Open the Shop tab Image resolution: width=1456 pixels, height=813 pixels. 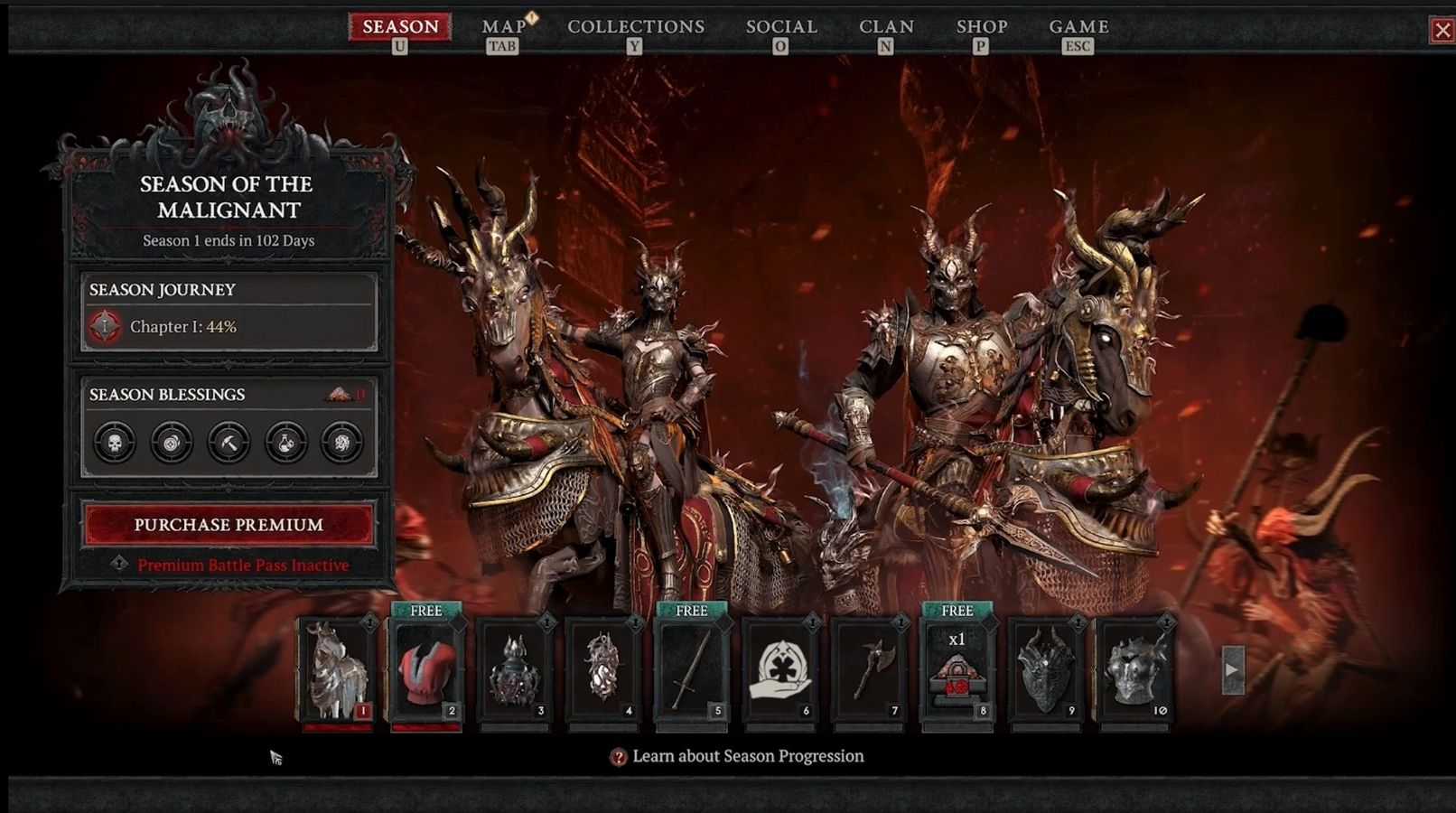click(982, 27)
